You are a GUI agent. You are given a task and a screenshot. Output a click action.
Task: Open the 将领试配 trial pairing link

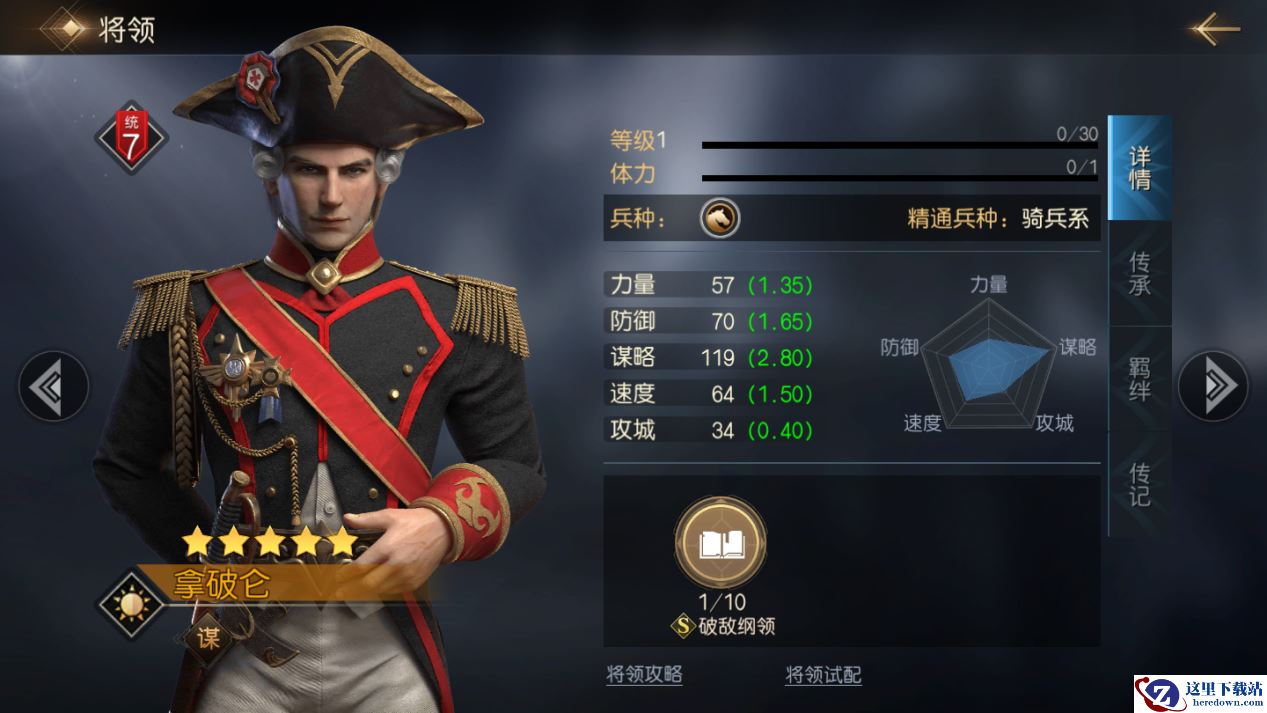[823, 675]
